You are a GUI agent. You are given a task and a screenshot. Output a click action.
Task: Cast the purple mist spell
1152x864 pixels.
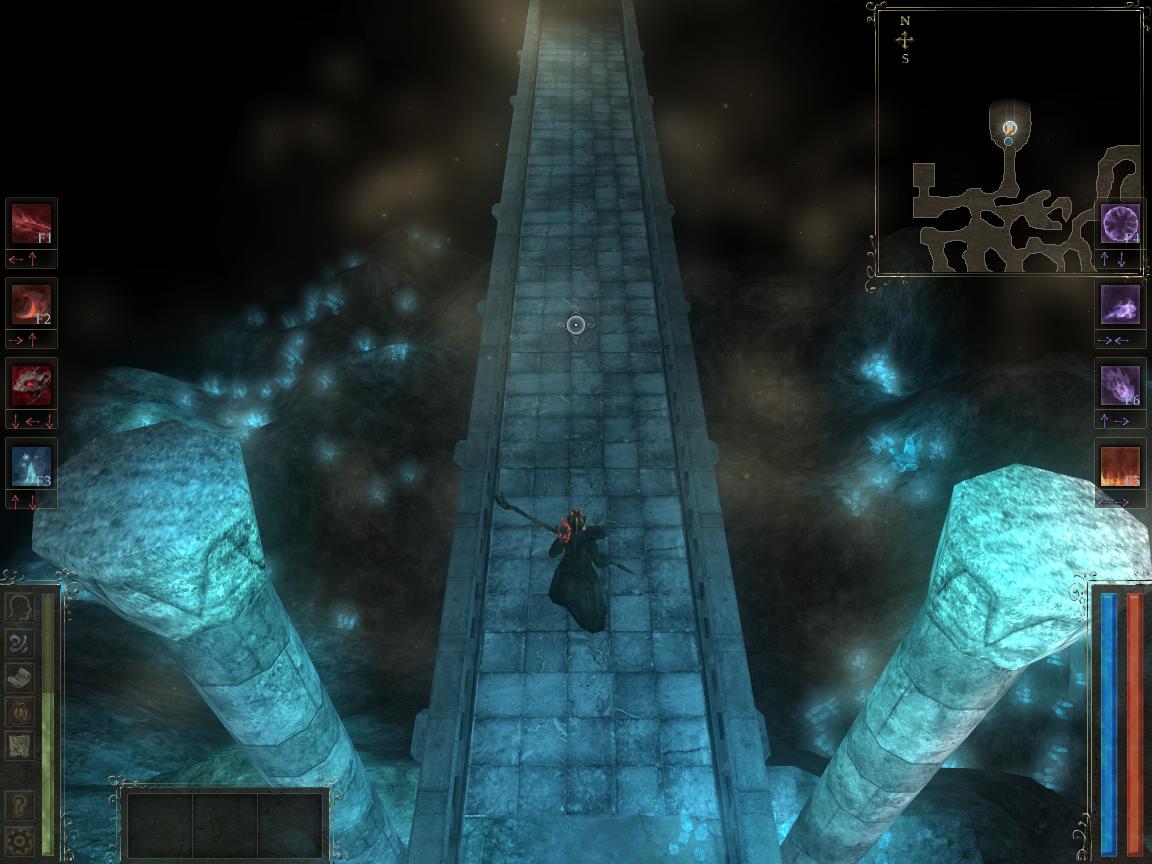coord(1120,304)
